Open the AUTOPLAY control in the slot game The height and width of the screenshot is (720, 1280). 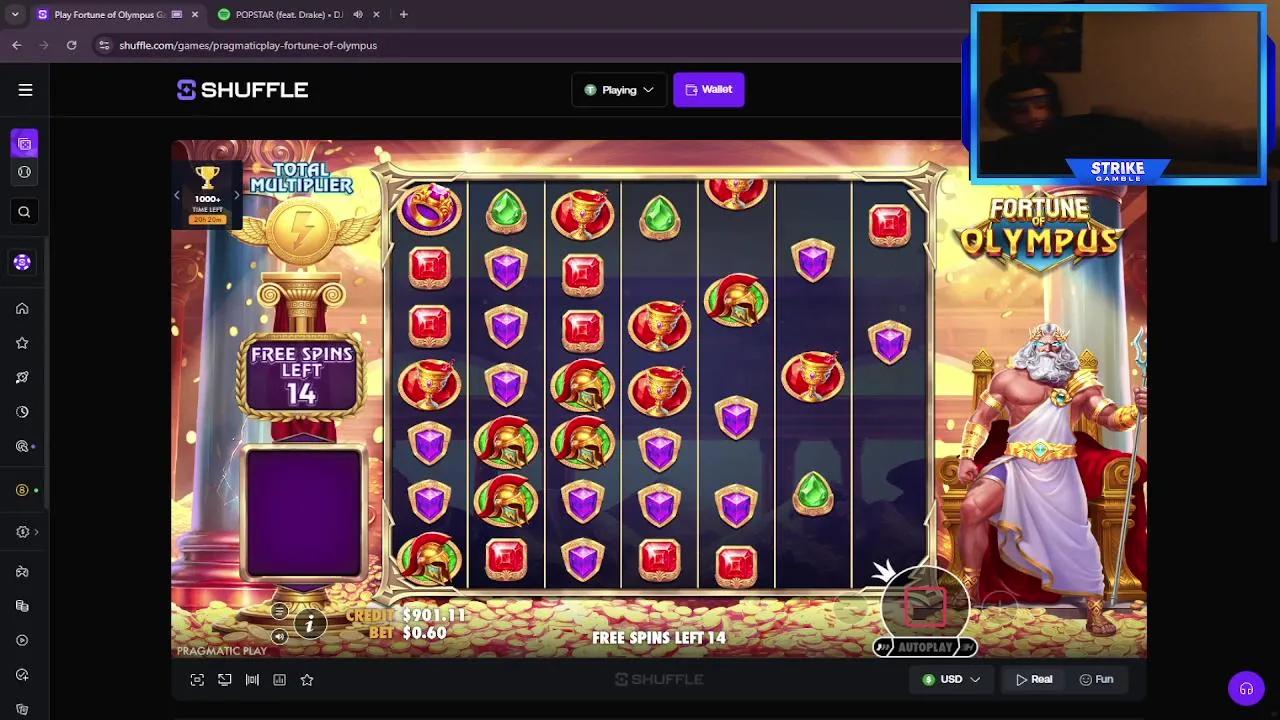[x=924, y=647]
